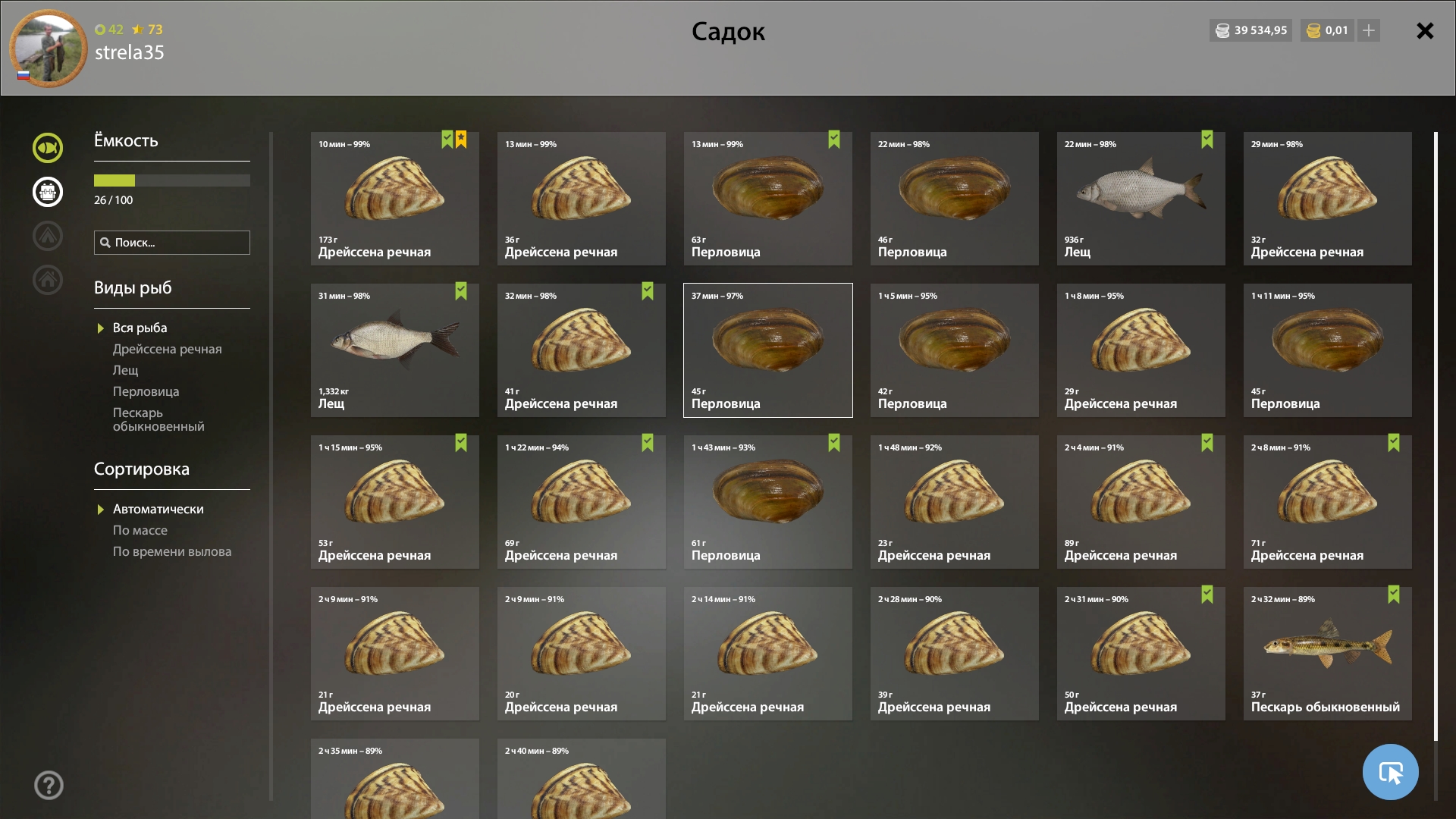Filter by Дрейссена речная species
Image resolution: width=1456 pixels, height=819 pixels.
(167, 349)
